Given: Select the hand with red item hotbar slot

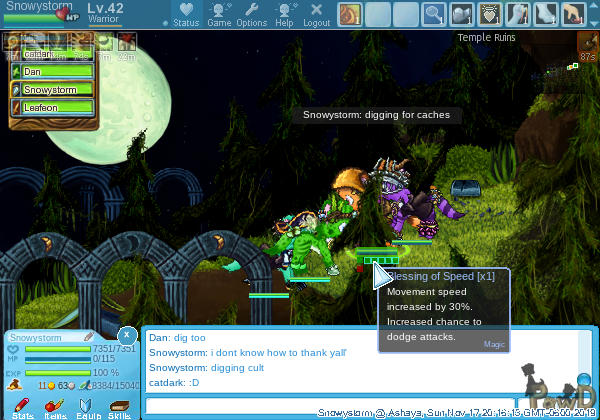Looking at the screenshot, I should [573, 14].
